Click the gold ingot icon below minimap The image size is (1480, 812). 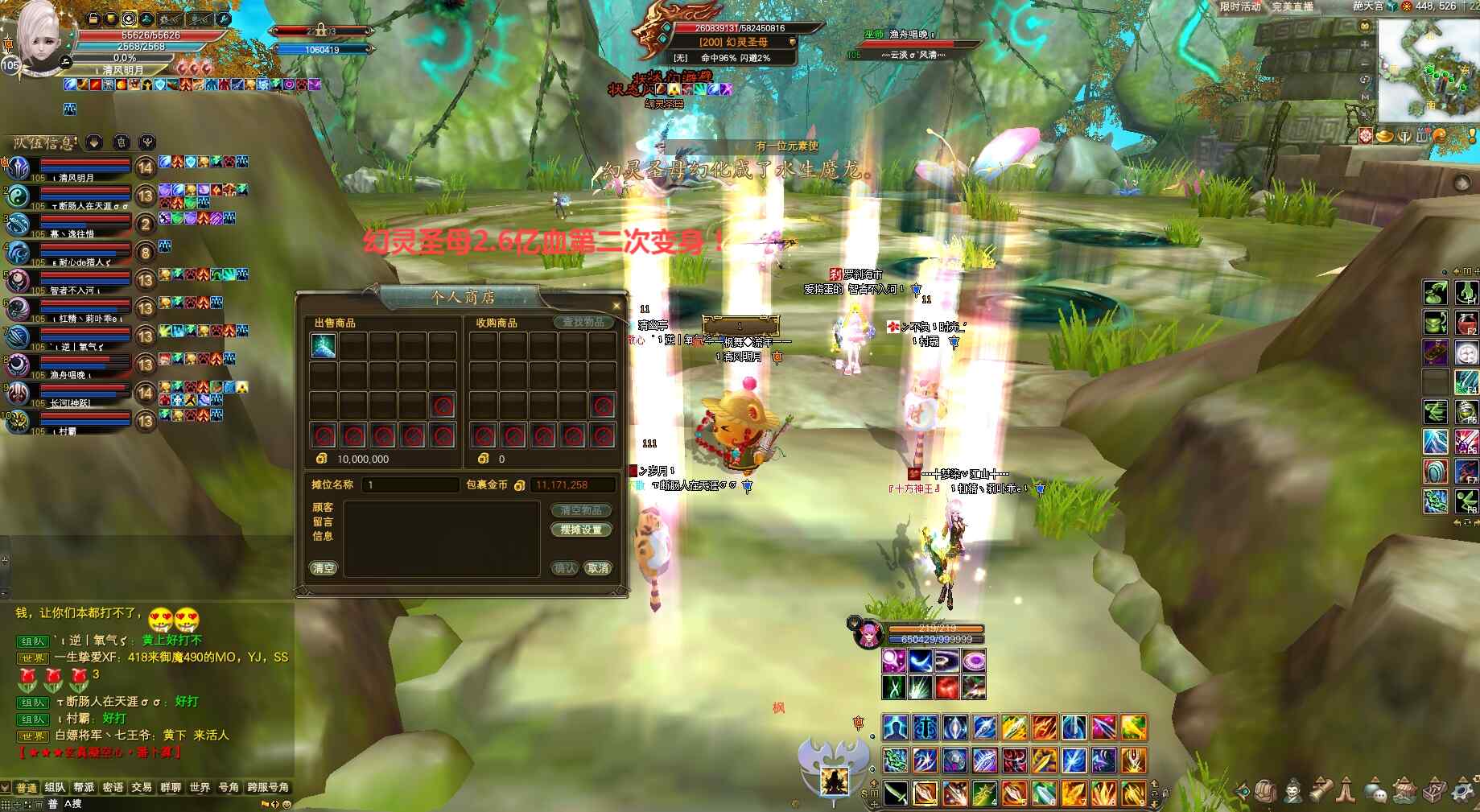(1384, 136)
